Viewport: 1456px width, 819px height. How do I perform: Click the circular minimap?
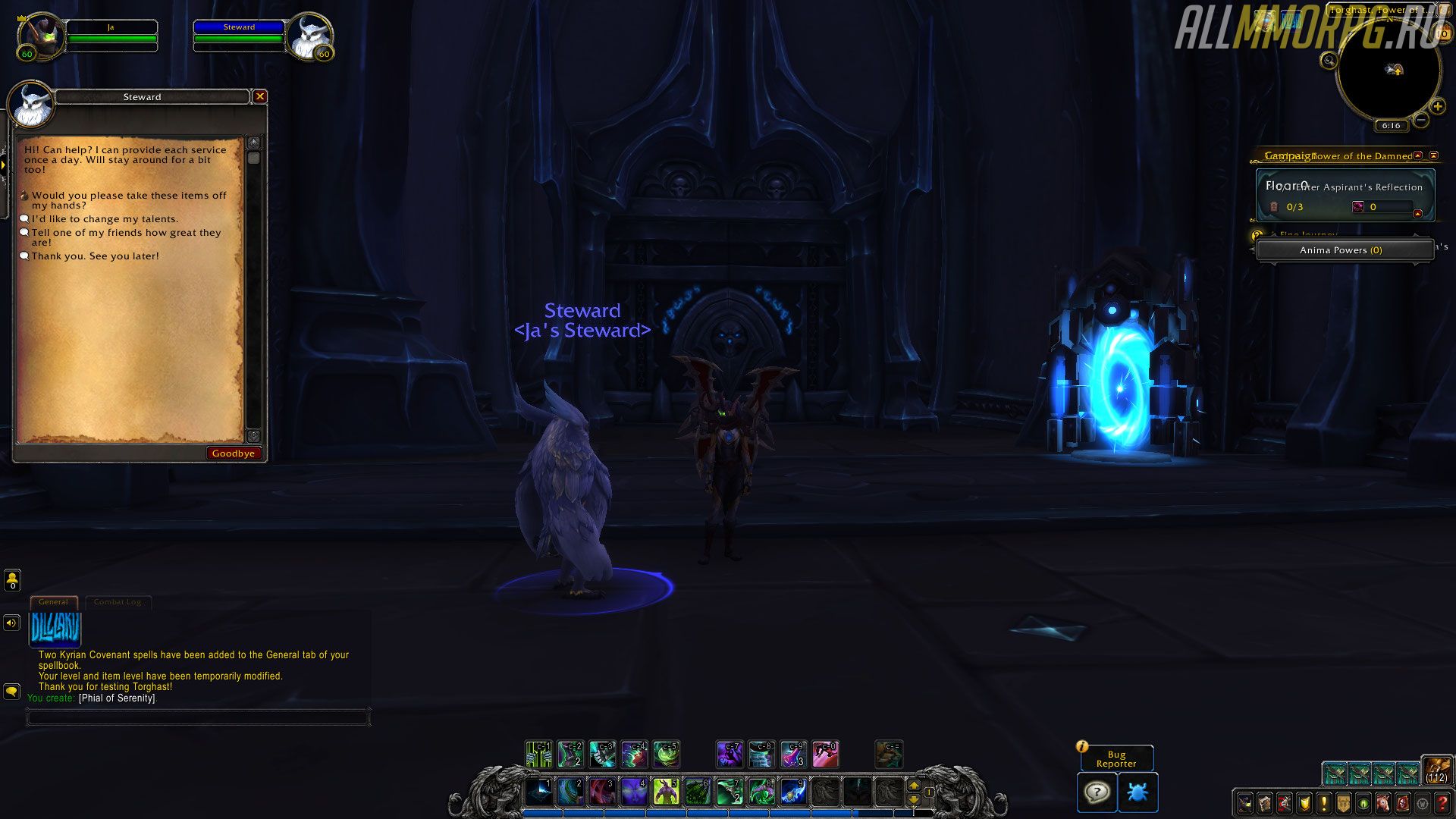coord(1388,72)
